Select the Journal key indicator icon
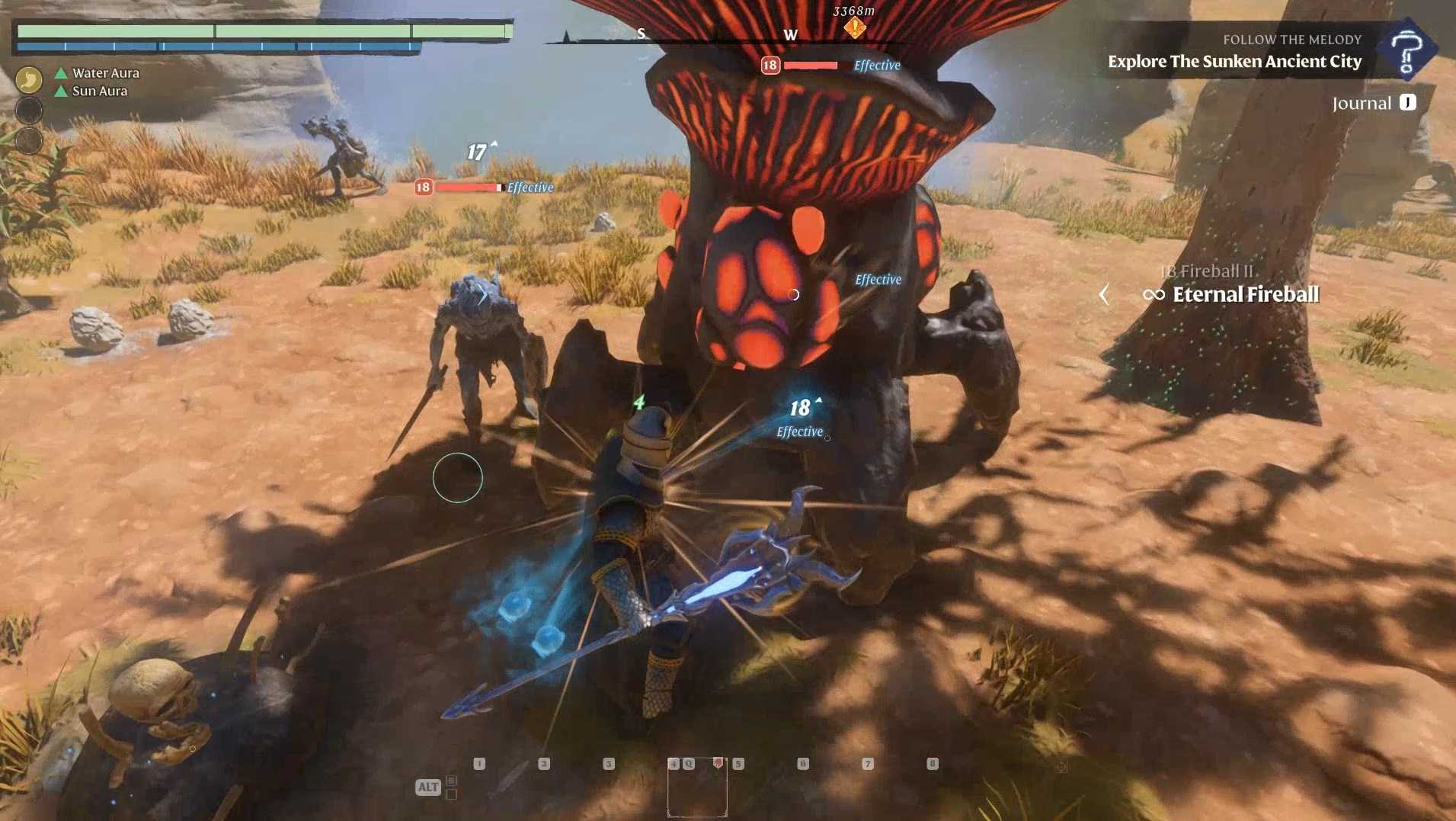 1406,103
